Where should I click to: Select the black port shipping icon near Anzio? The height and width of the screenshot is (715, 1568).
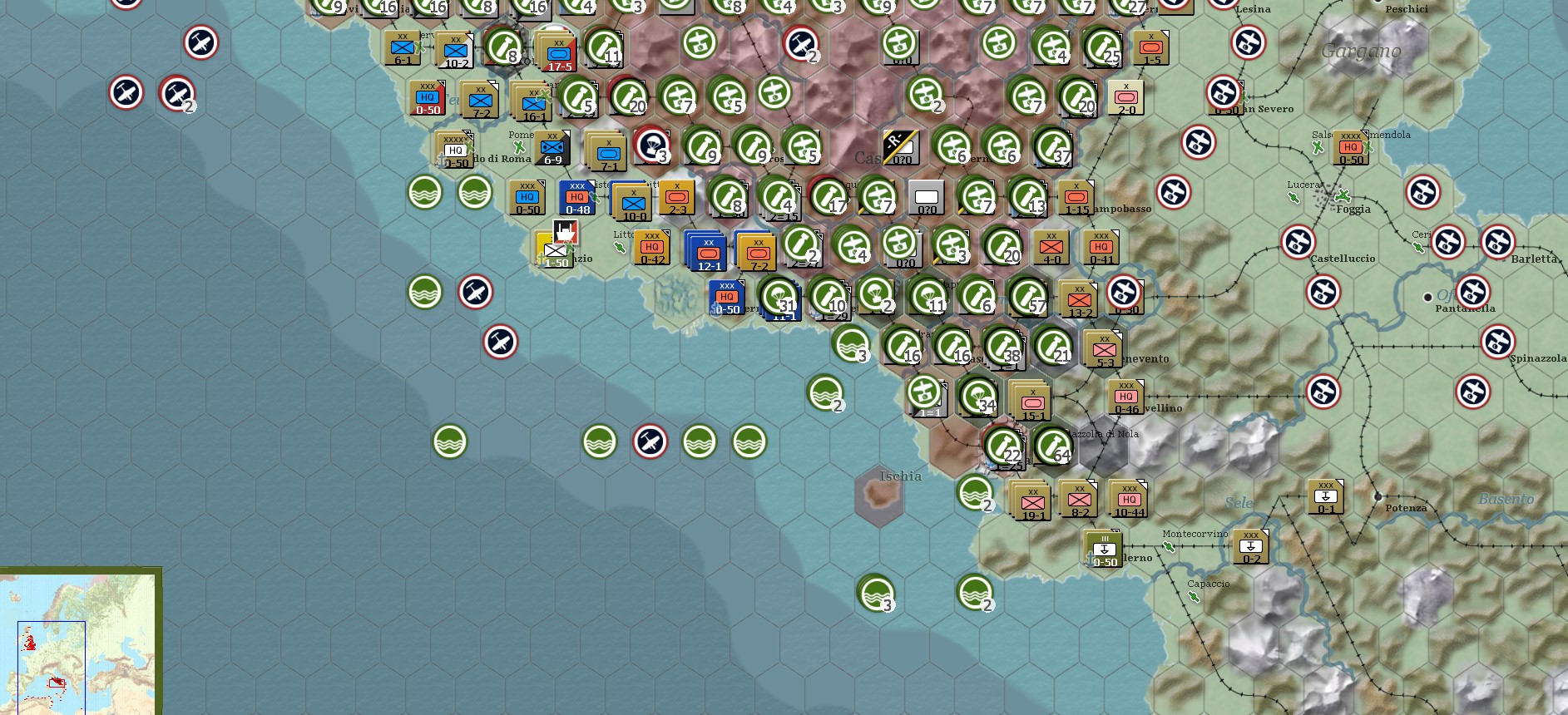coord(564,233)
